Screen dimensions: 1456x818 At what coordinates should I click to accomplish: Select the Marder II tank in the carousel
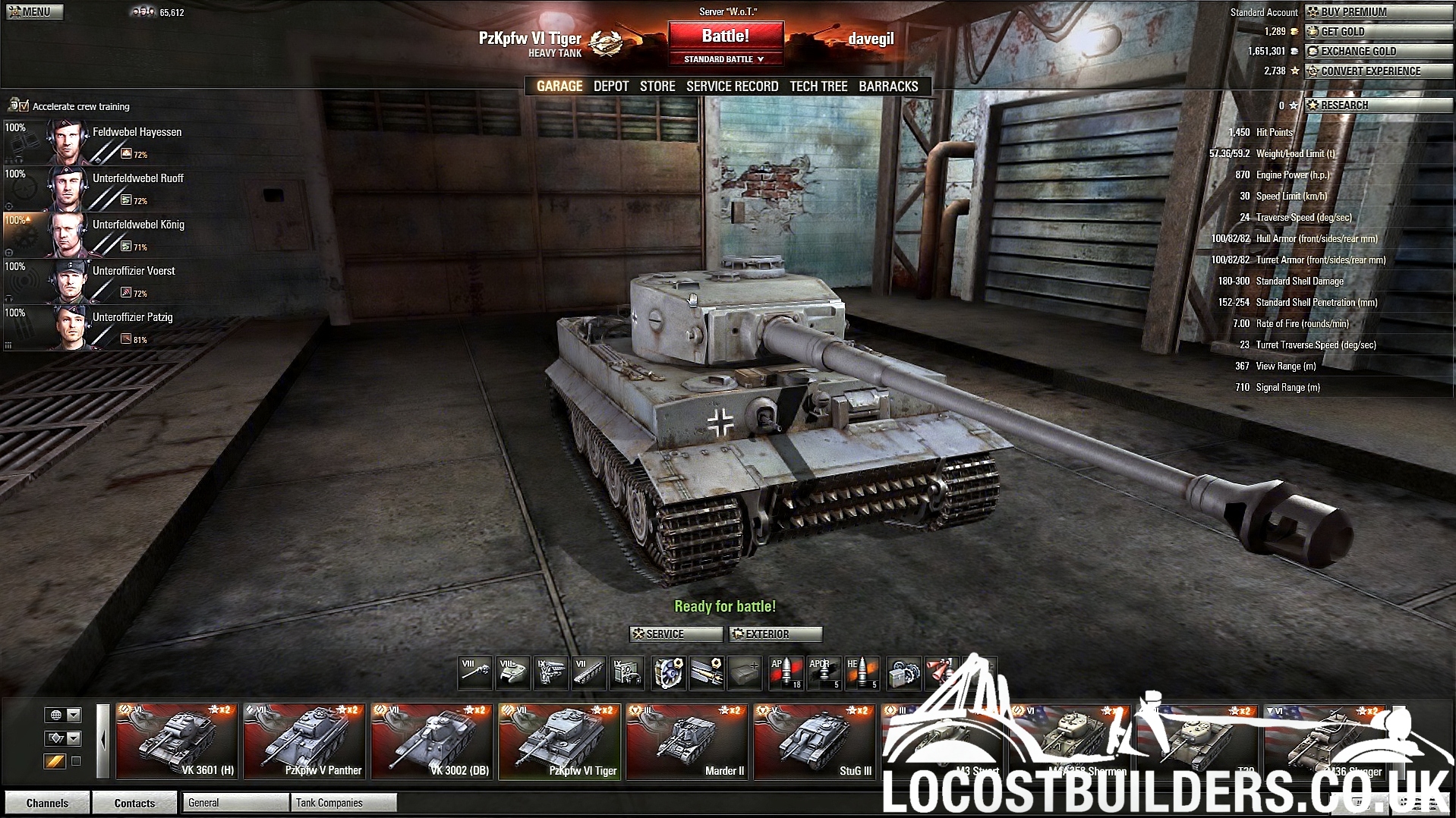point(686,741)
